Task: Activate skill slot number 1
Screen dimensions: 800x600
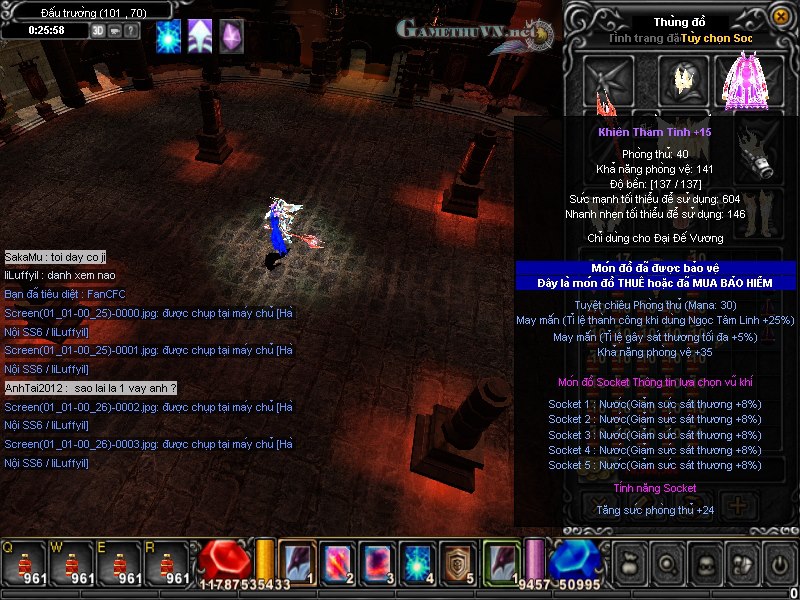Action: (297, 562)
